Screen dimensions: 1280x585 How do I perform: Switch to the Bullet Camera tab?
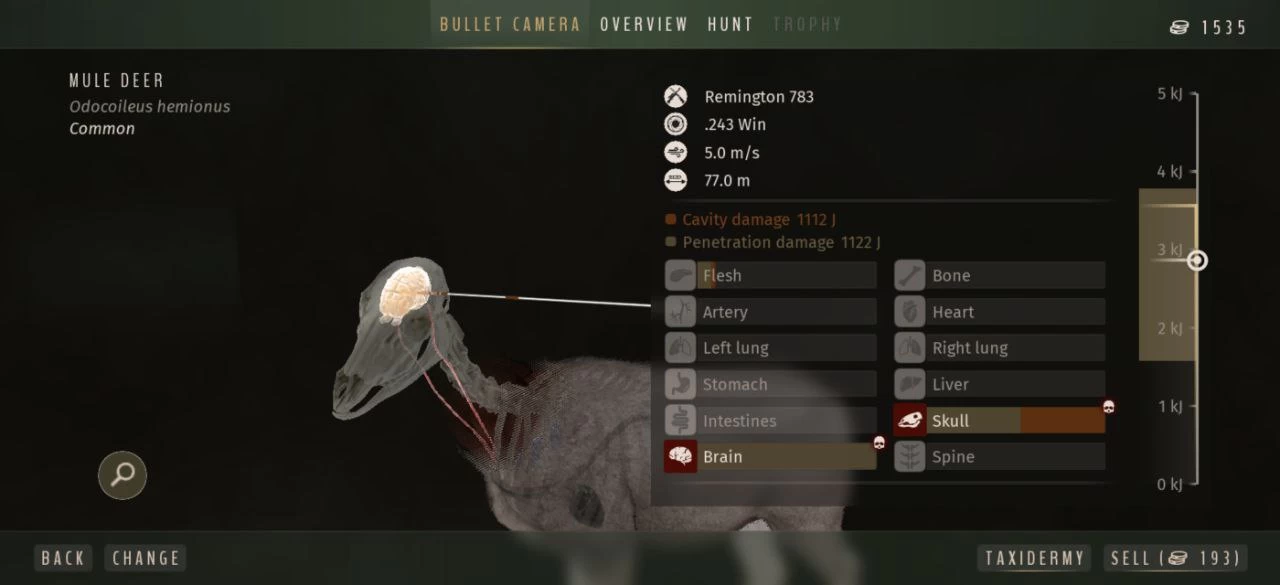point(510,24)
